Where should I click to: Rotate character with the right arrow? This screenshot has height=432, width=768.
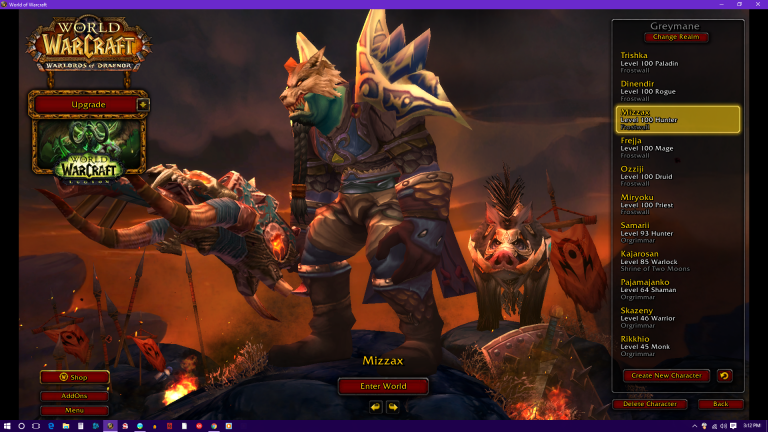[x=393, y=407]
